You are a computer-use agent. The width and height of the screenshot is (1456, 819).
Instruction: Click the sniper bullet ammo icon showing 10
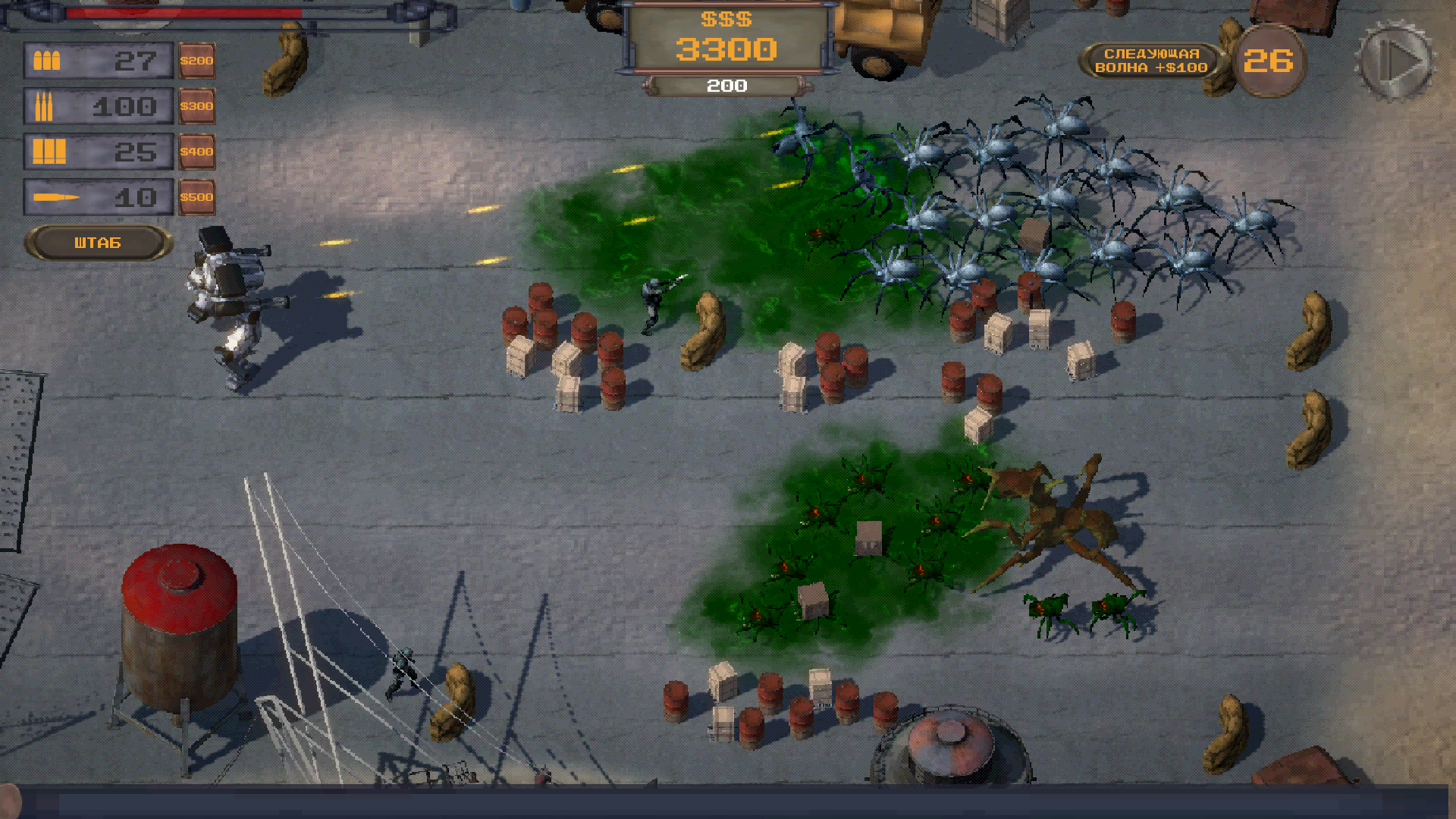[57, 196]
